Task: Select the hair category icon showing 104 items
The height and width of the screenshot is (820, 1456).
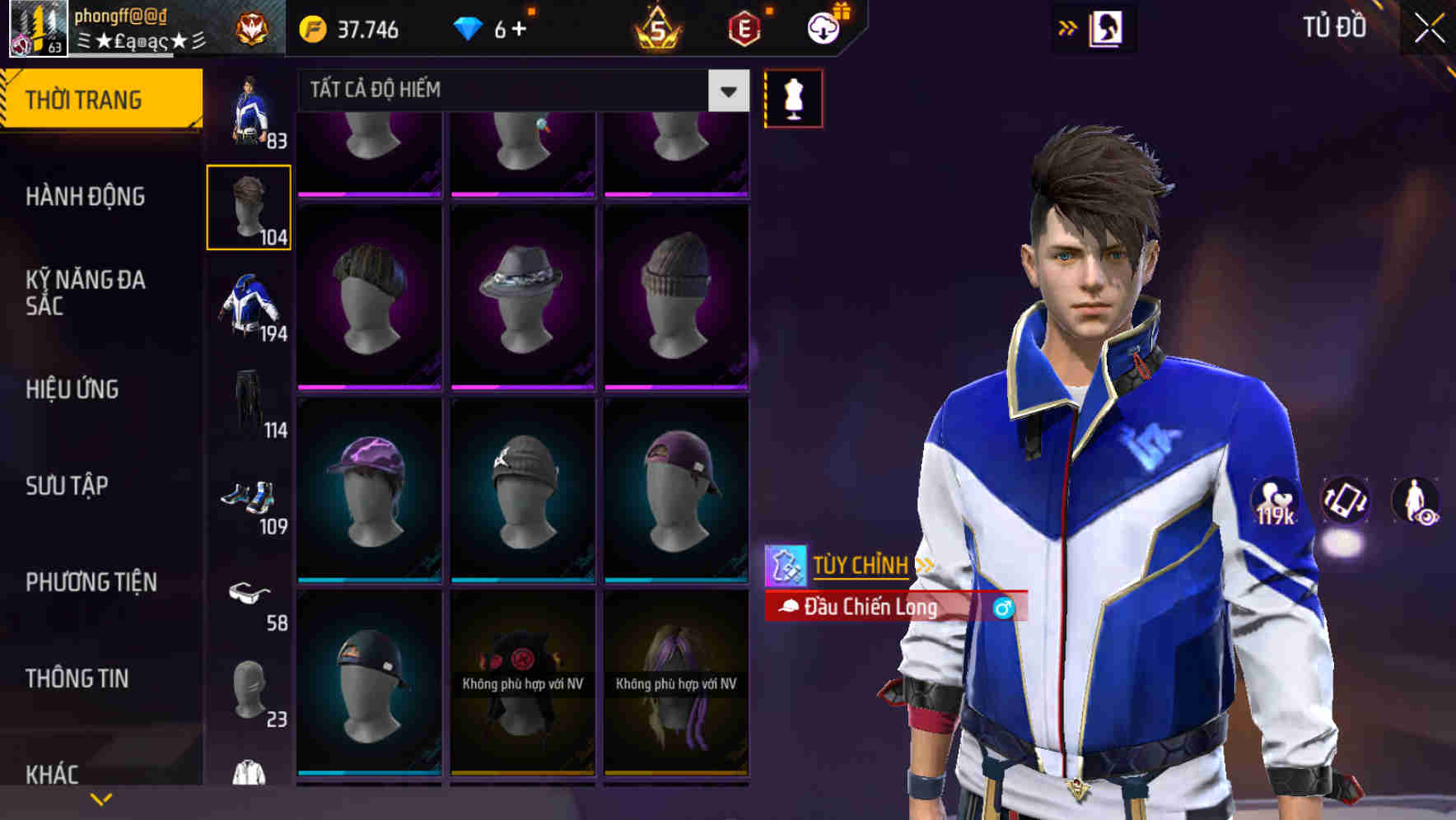Action: pyautogui.click(x=249, y=206)
